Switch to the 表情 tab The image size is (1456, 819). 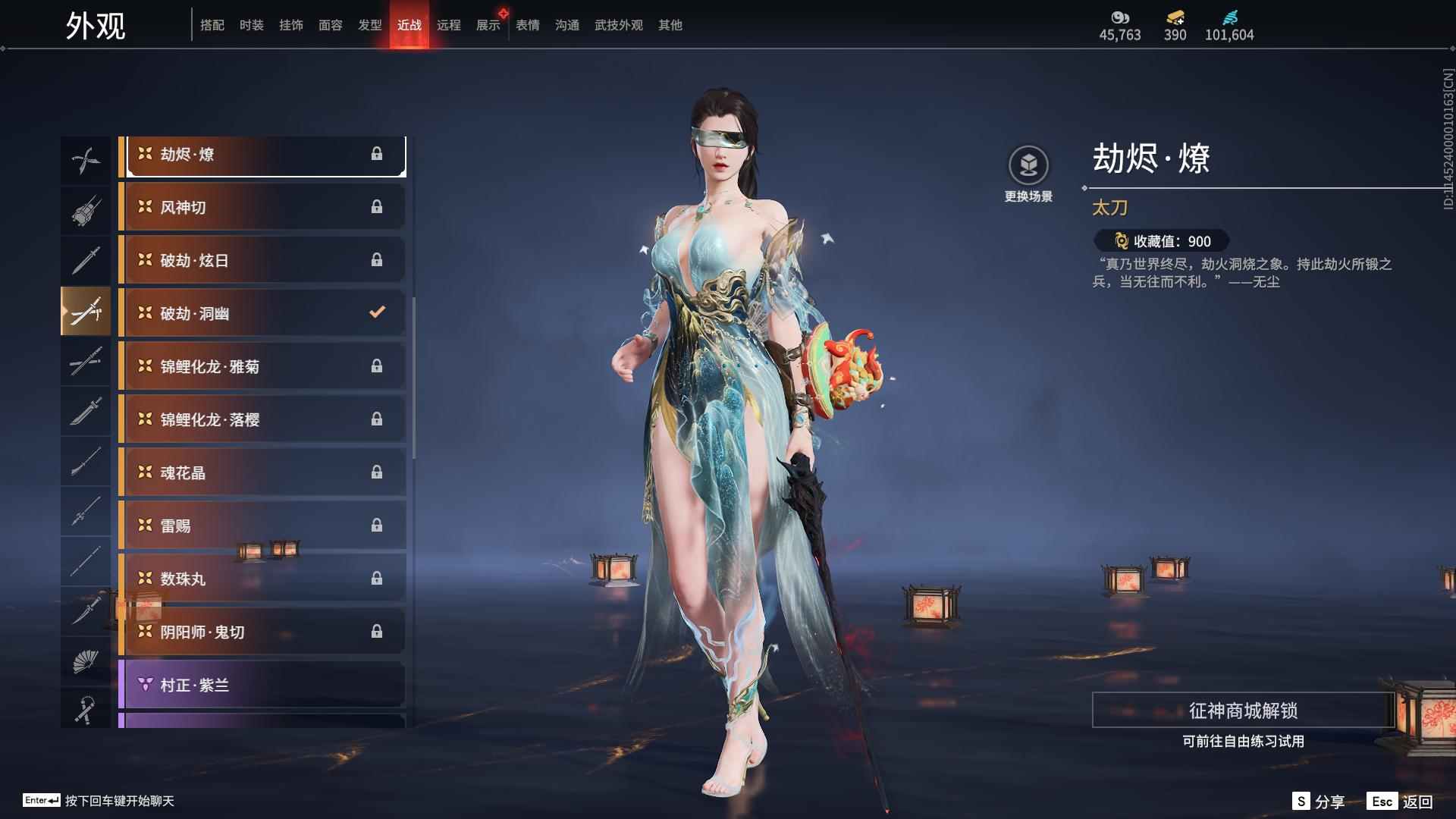527,25
